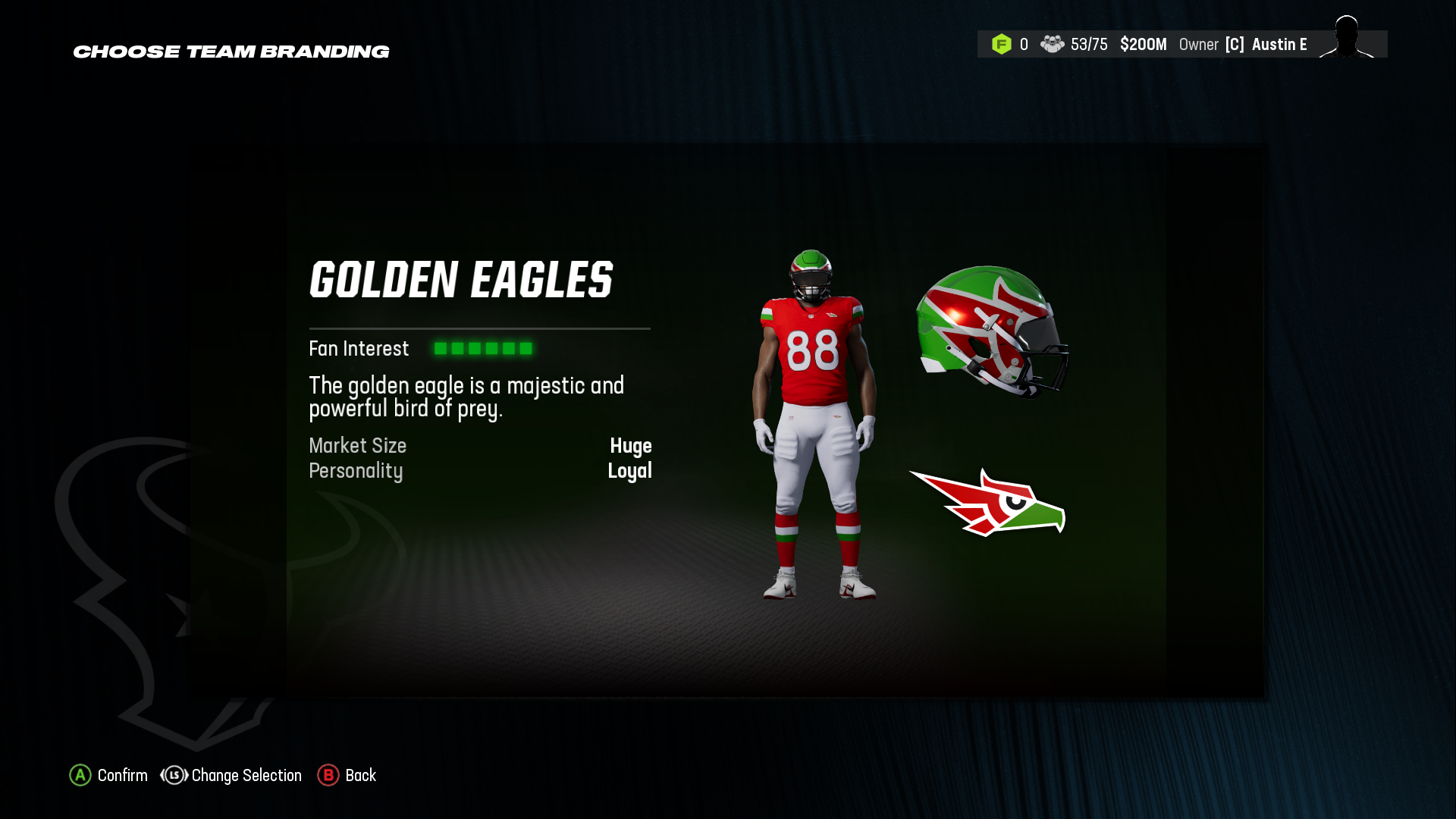This screenshot has height=819, width=1456.
Task: Expand the Market Size row
Action: tap(480, 446)
